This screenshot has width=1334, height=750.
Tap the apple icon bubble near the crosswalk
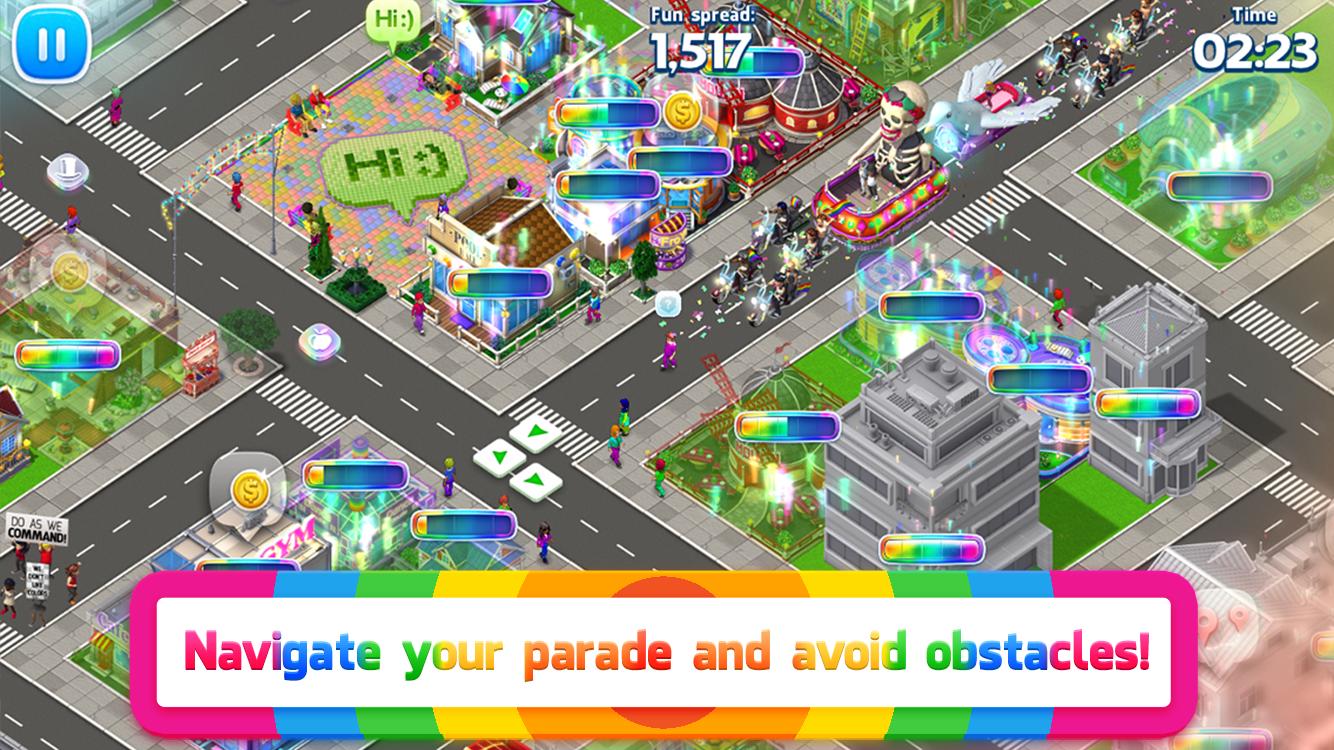pyautogui.click(x=320, y=340)
